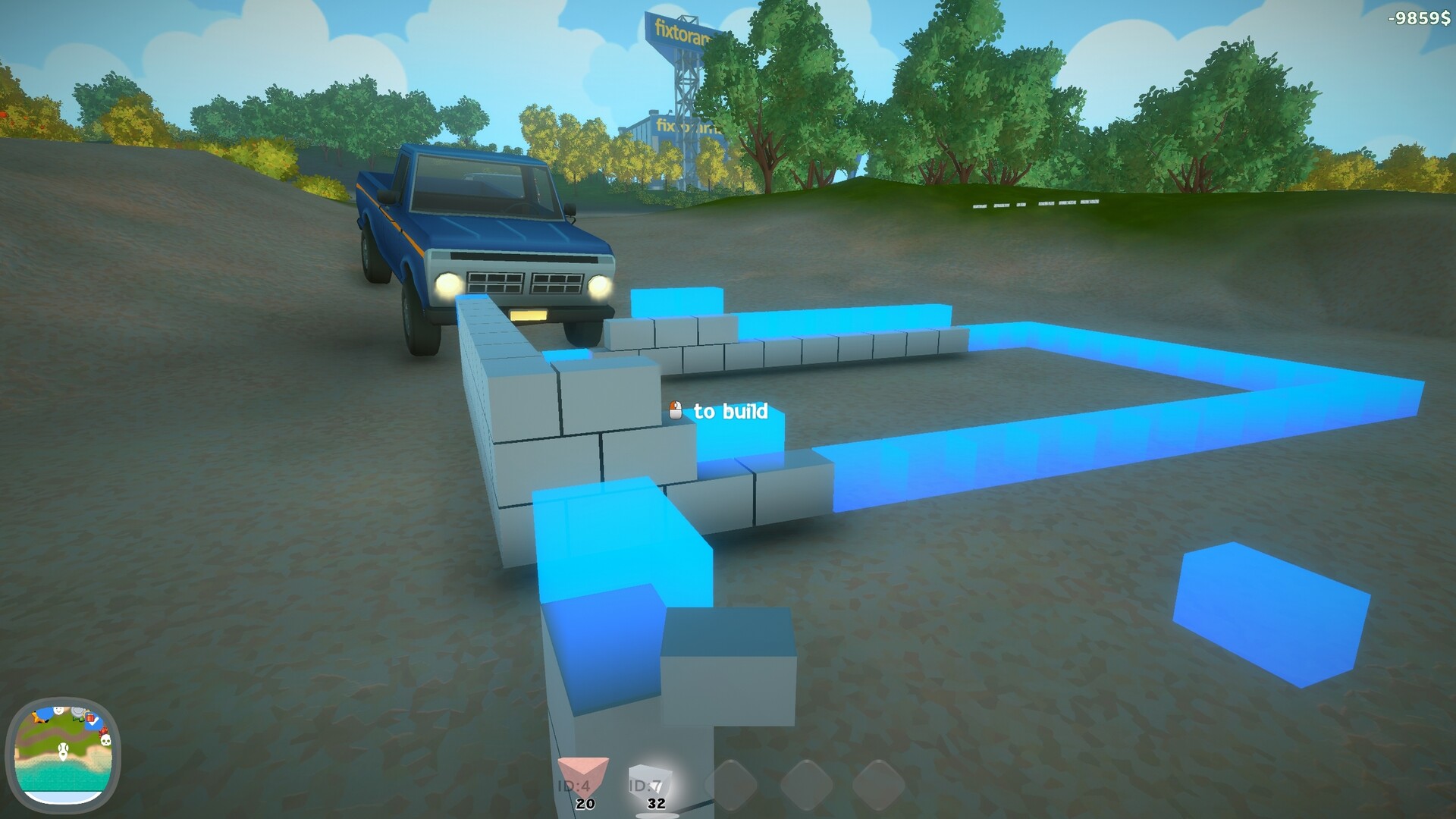Click the gray pot marker on the minimap

pos(78,711)
